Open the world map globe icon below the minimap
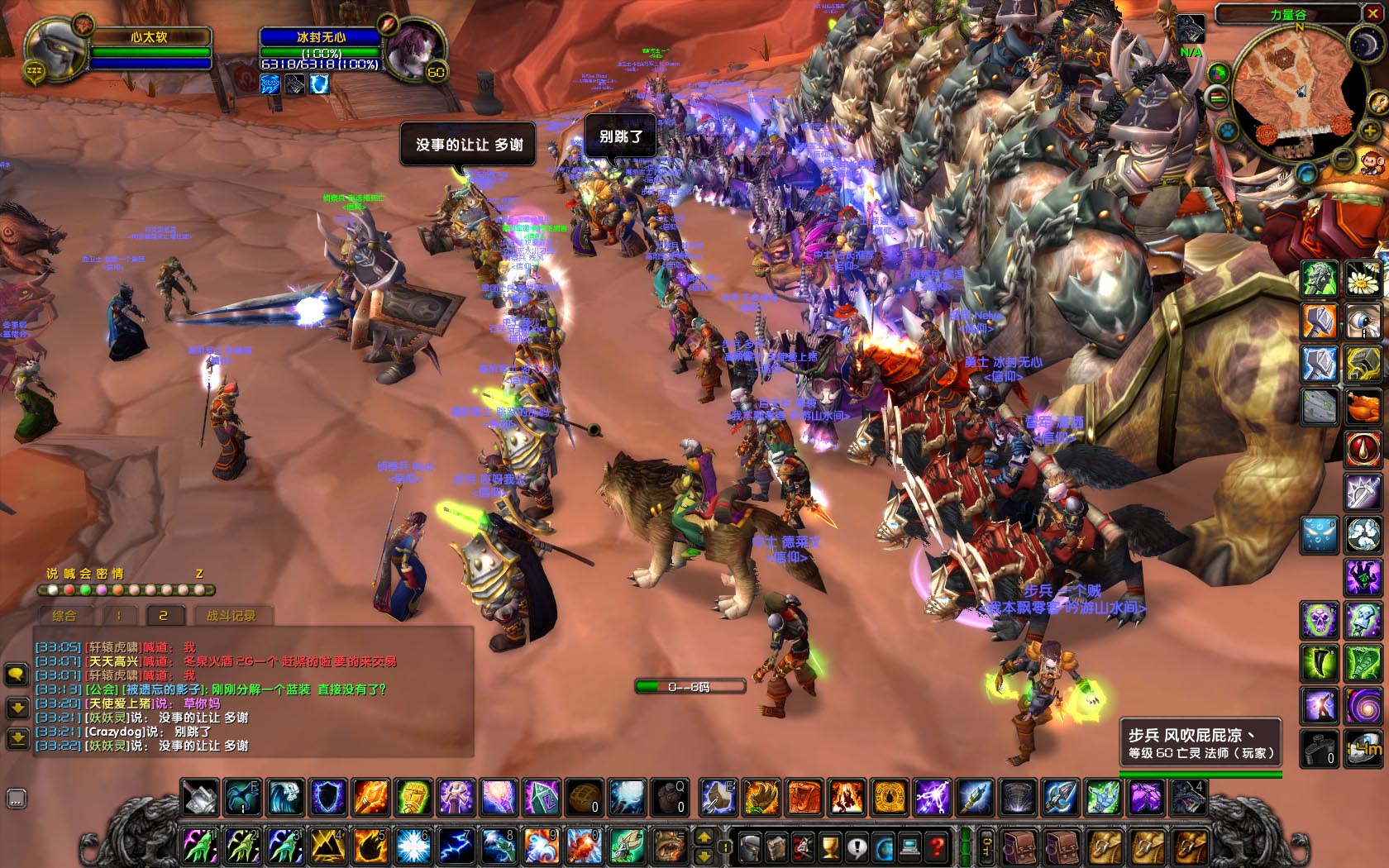The image size is (1389, 868). tap(1305, 173)
